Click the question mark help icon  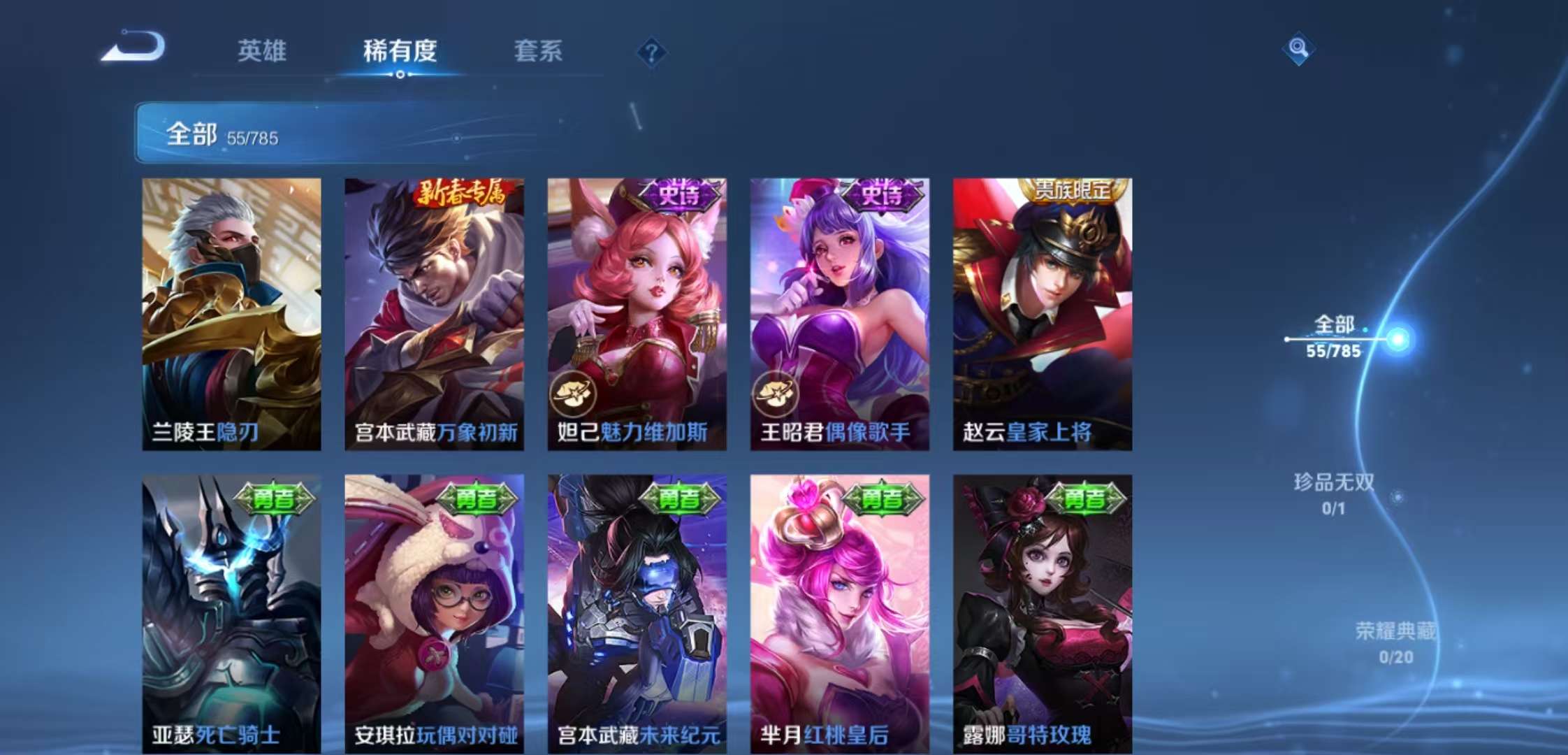[651, 52]
